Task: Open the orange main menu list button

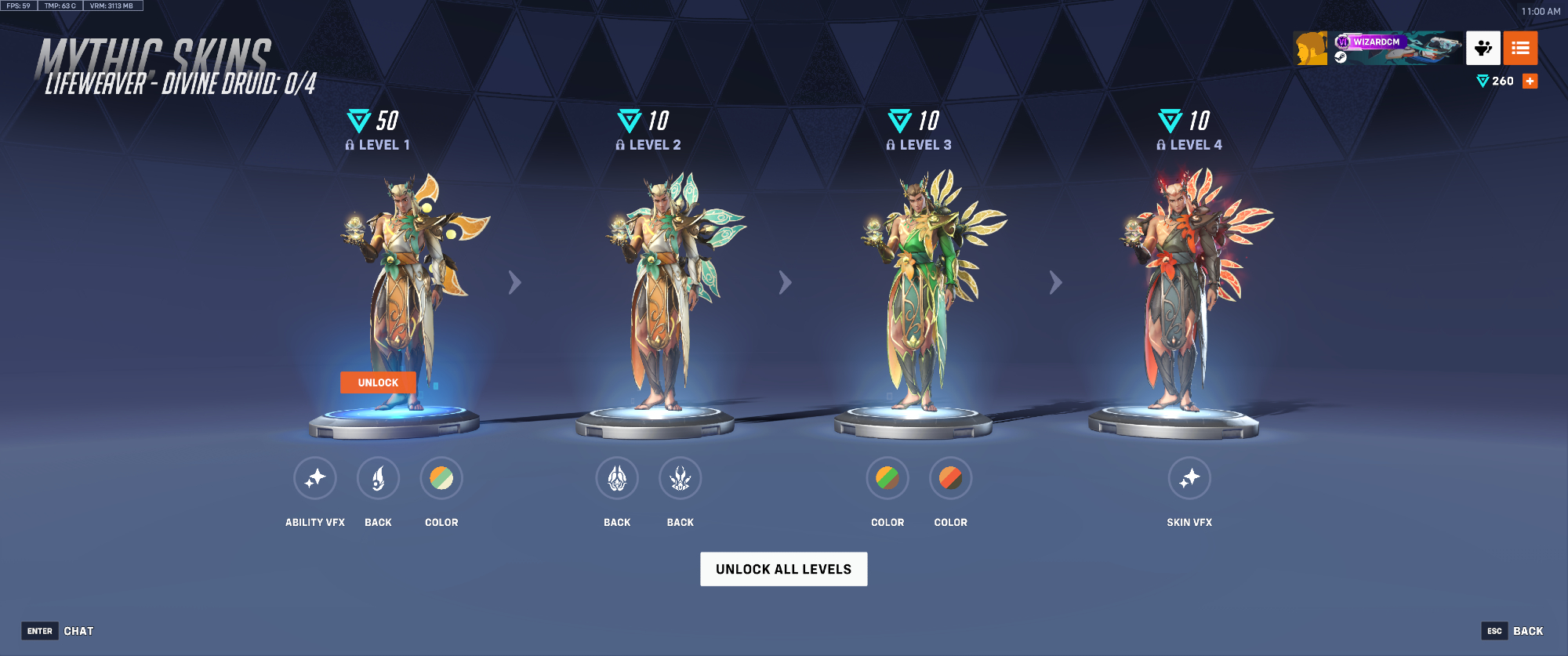Action: [x=1520, y=49]
